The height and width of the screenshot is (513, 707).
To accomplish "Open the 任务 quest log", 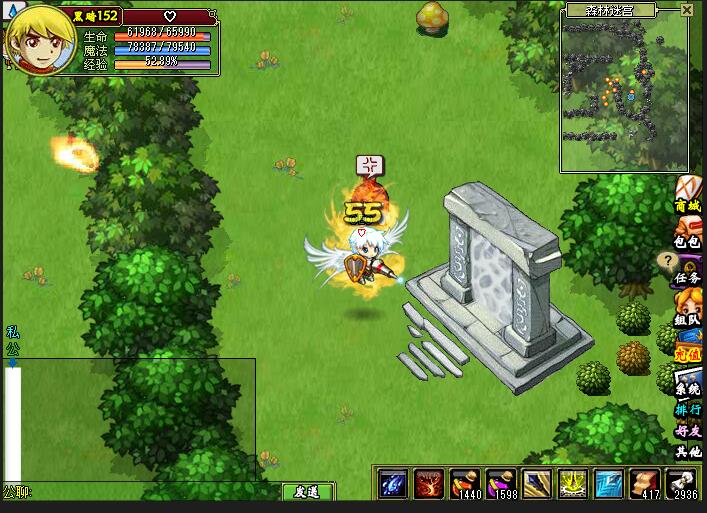I will pos(688,269).
